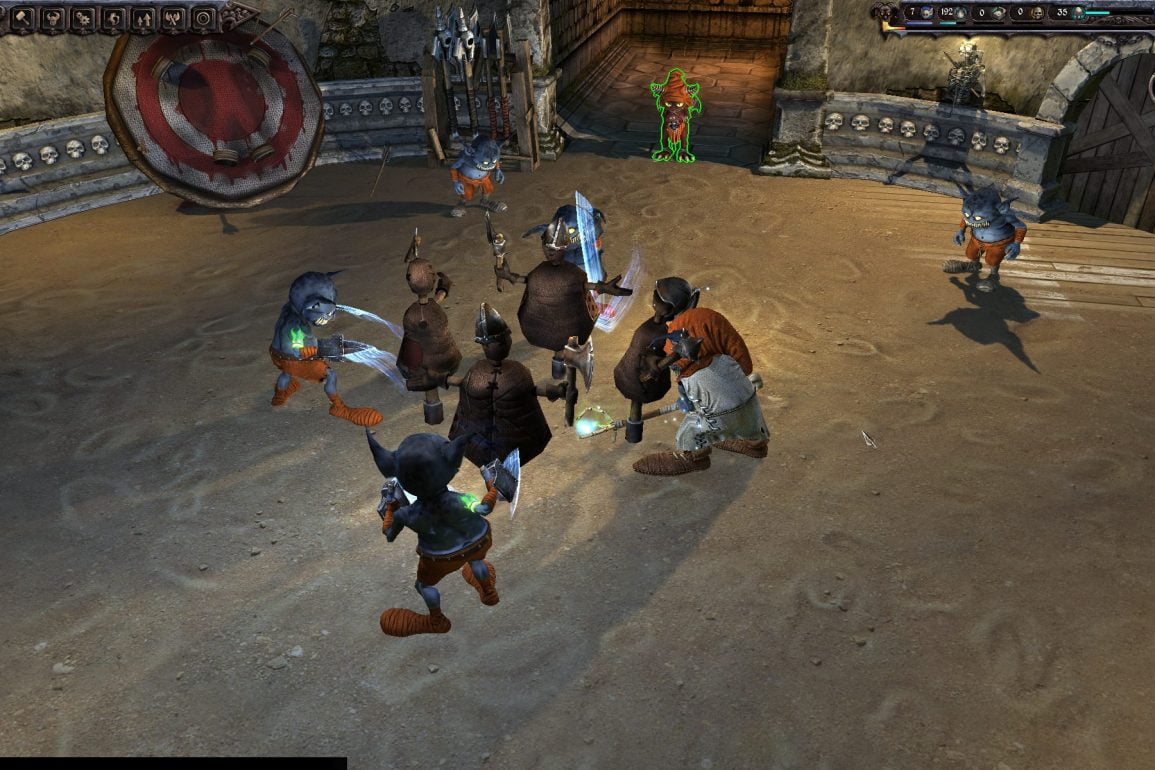This screenshot has height=770, width=1155.
Task: Choose the double up-arrows toolbar icon
Action: pyautogui.click(x=142, y=18)
